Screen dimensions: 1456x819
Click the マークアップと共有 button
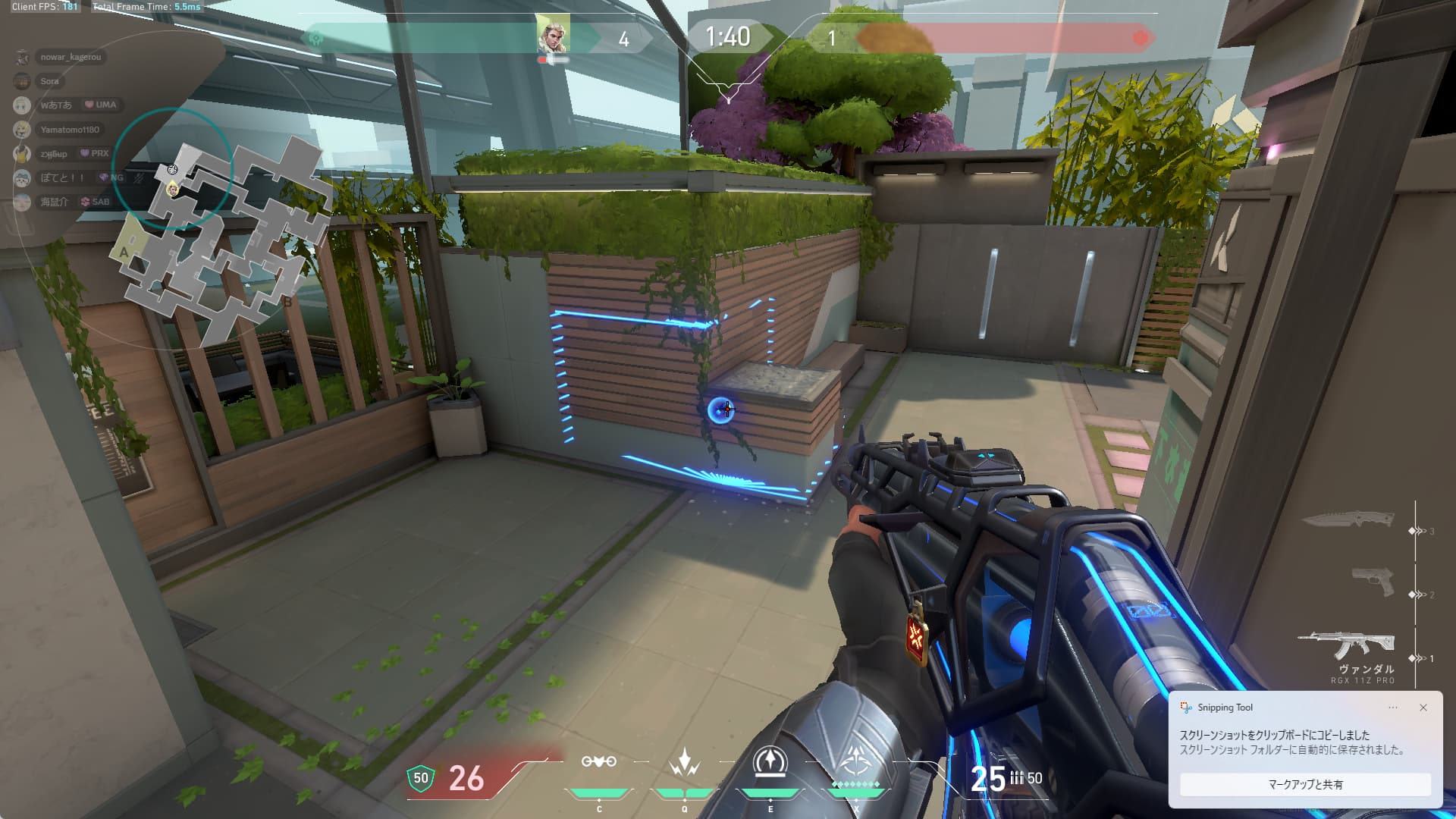coord(1305,784)
